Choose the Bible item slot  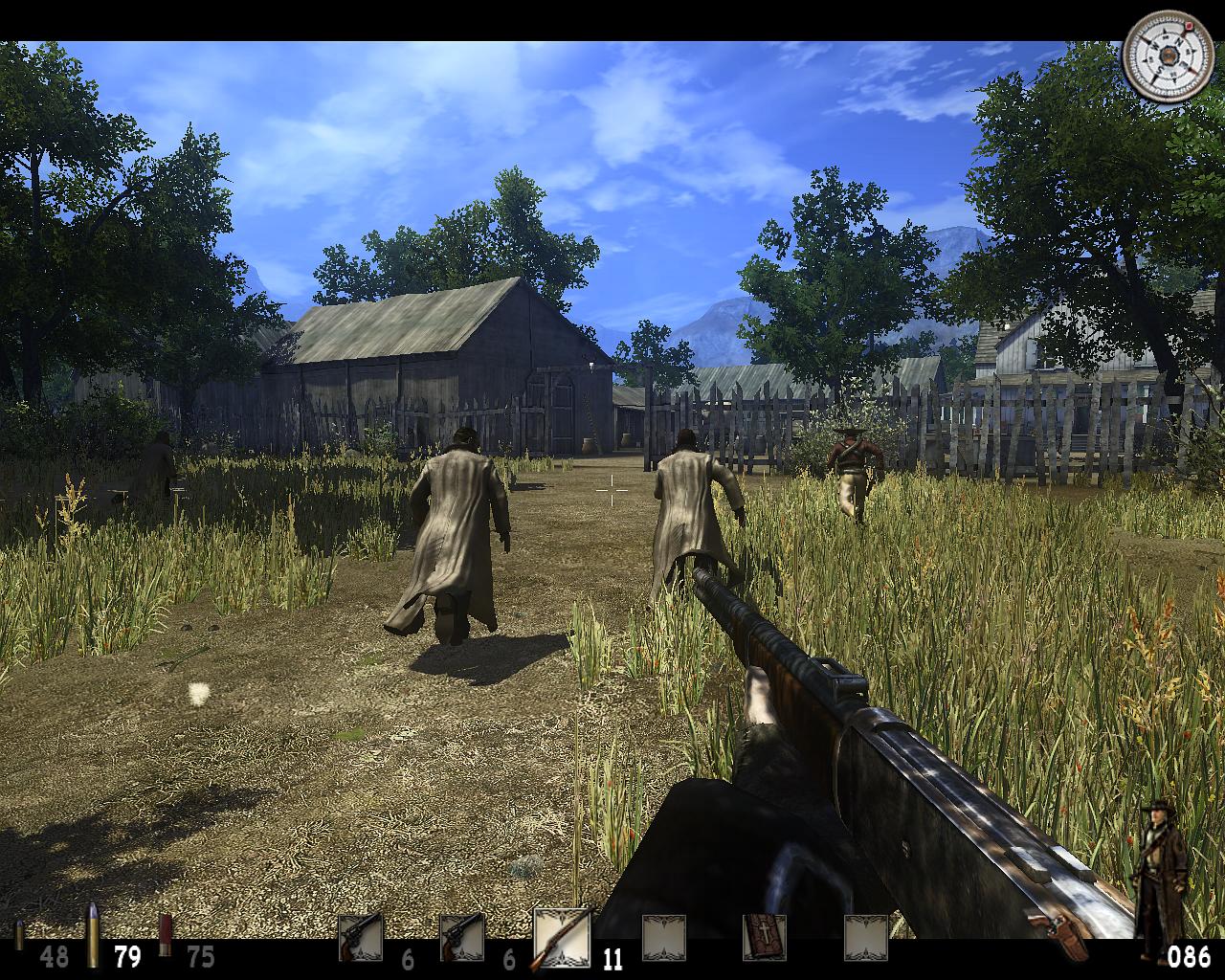tap(765, 938)
